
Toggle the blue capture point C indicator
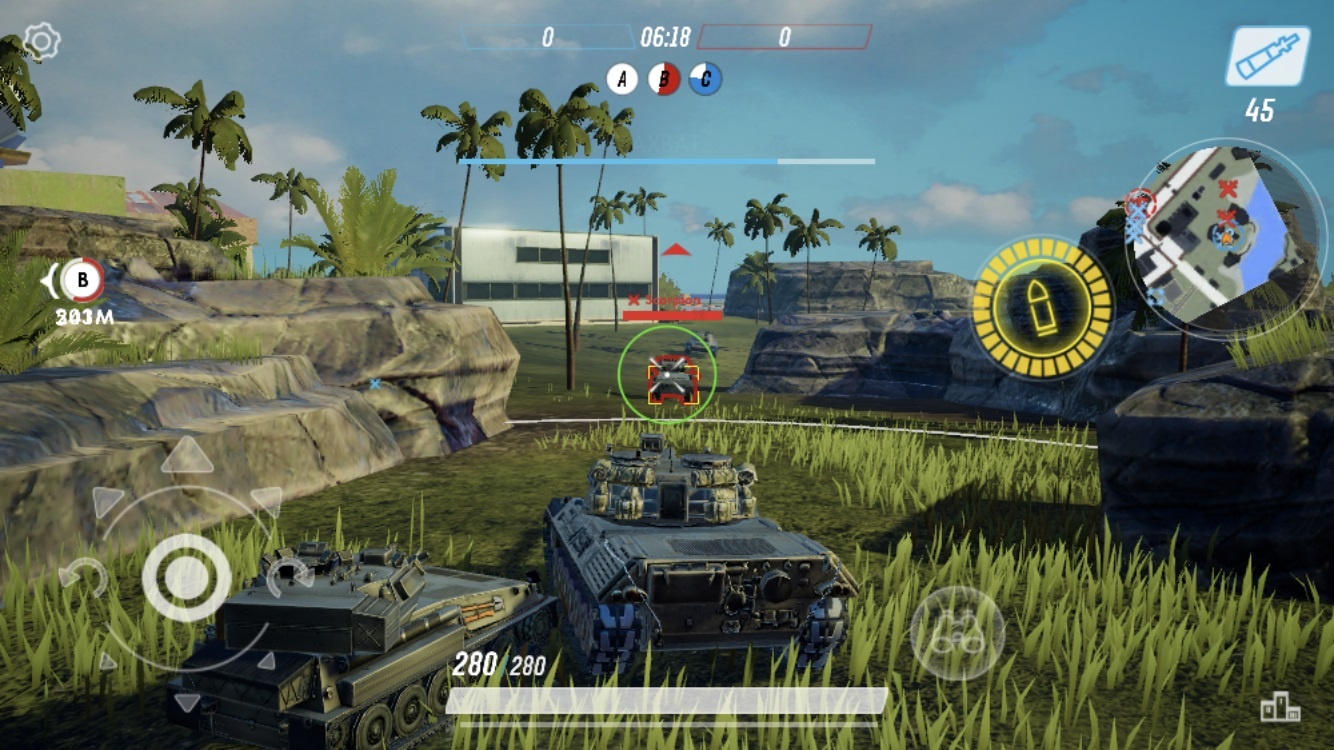(x=707, y=76)
